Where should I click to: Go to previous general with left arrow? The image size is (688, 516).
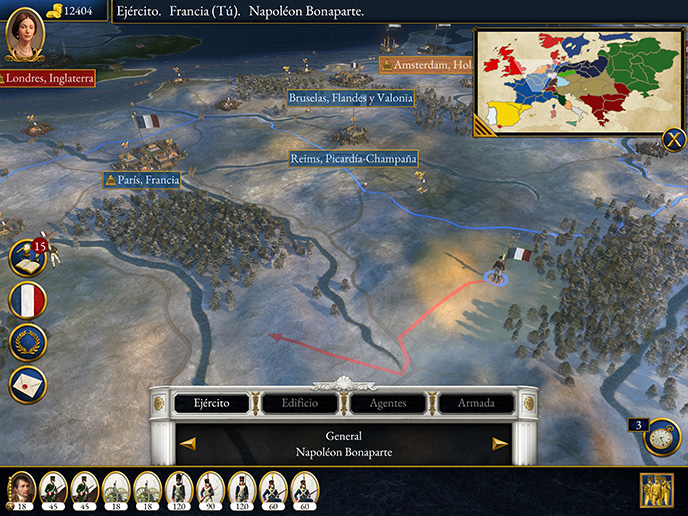(x=187, y=444)
